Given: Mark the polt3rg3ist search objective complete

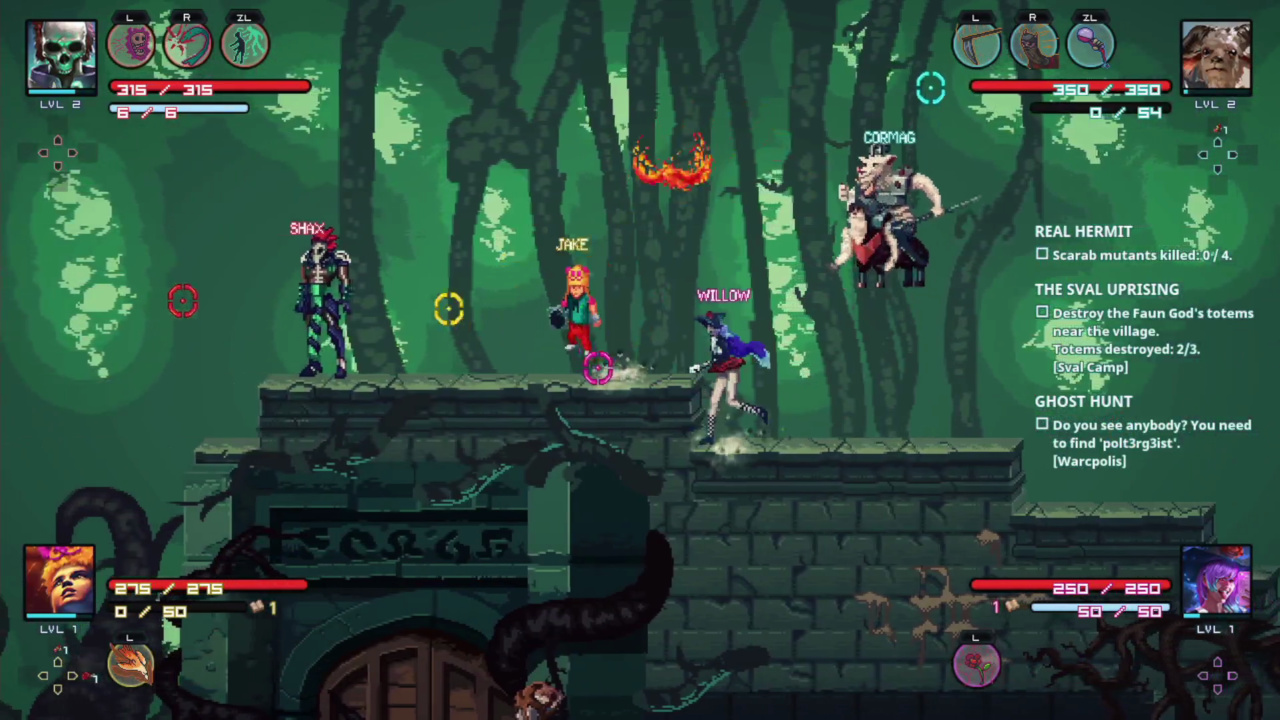Looking at the screenshot, I should pos(1042,425).
